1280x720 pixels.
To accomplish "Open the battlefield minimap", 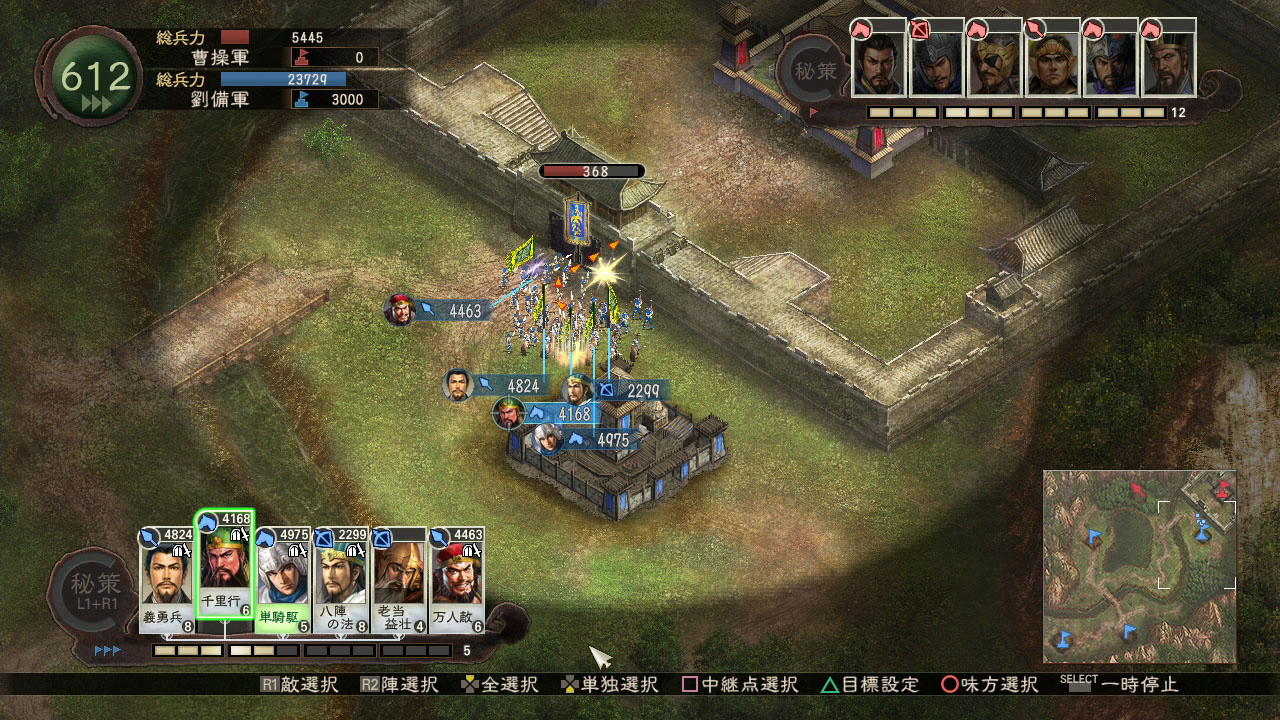I will pos(1139,566).
